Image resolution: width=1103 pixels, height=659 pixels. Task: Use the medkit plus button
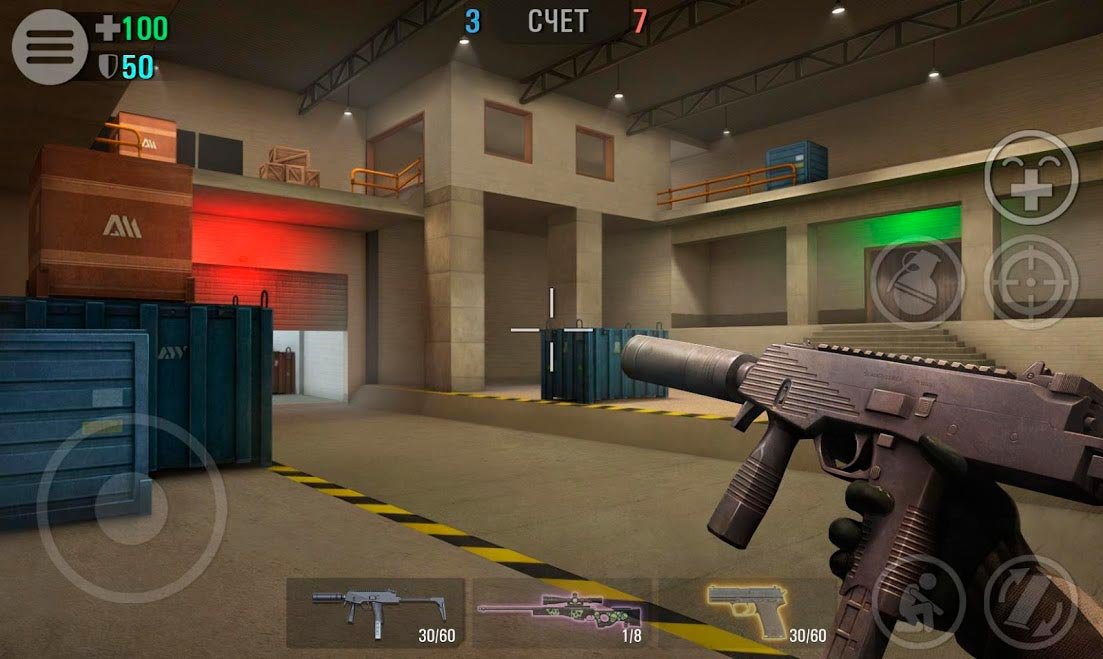click(1031, 178)
